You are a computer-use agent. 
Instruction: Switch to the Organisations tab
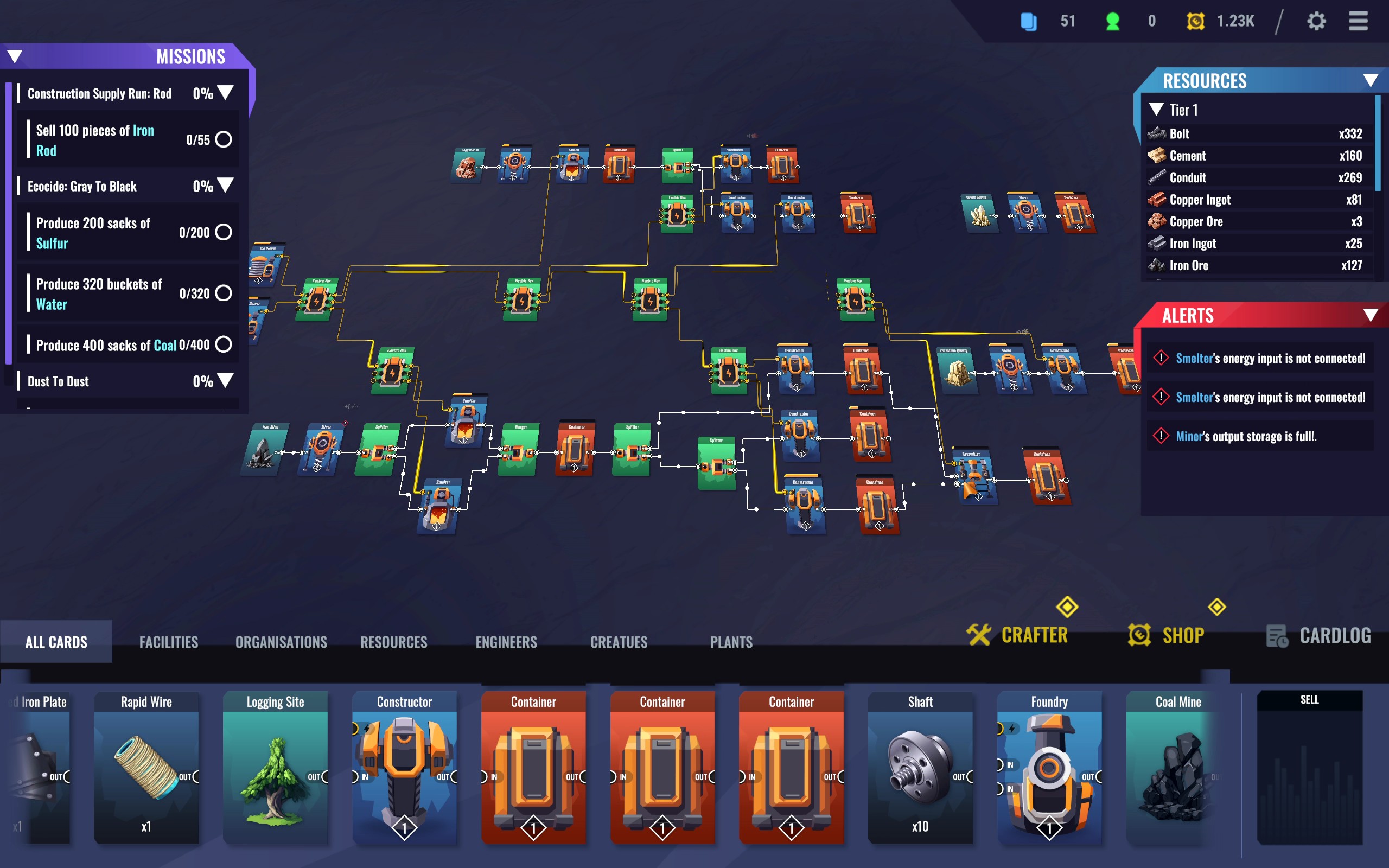click(281, 642)
